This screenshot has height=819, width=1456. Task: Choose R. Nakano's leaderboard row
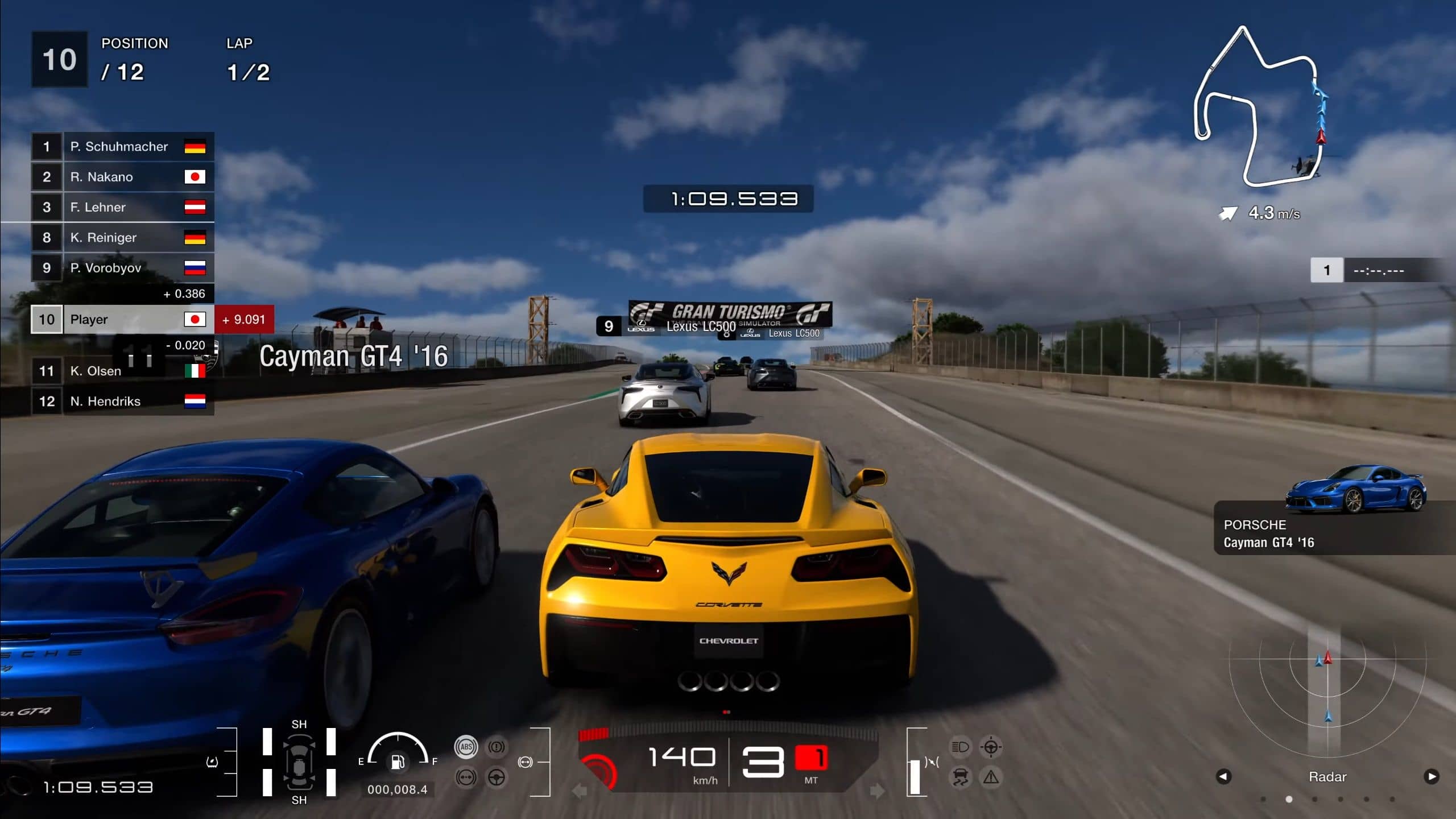coord(123,177)
